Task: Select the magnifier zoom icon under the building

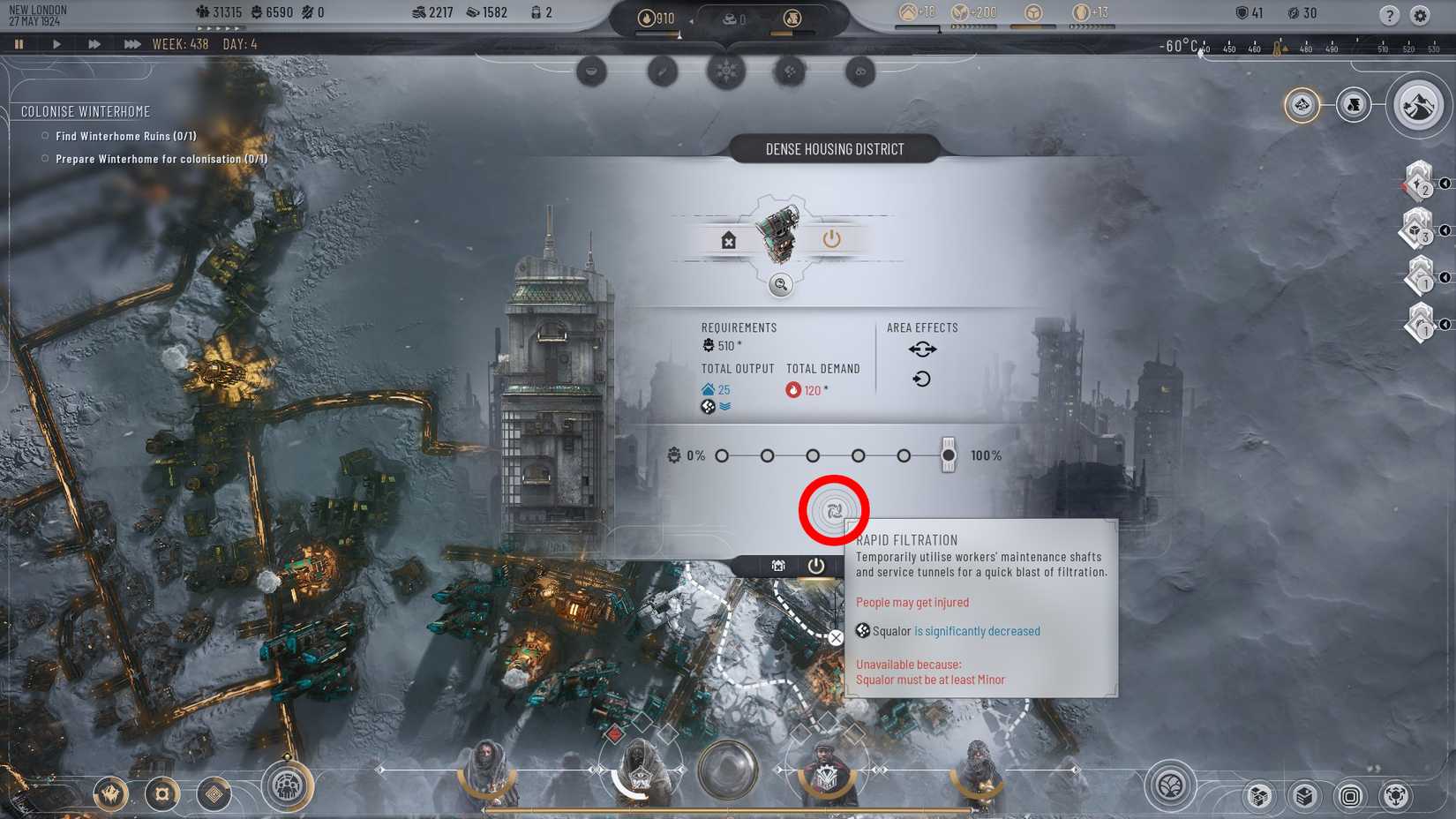Action: [x=779, y=285]
